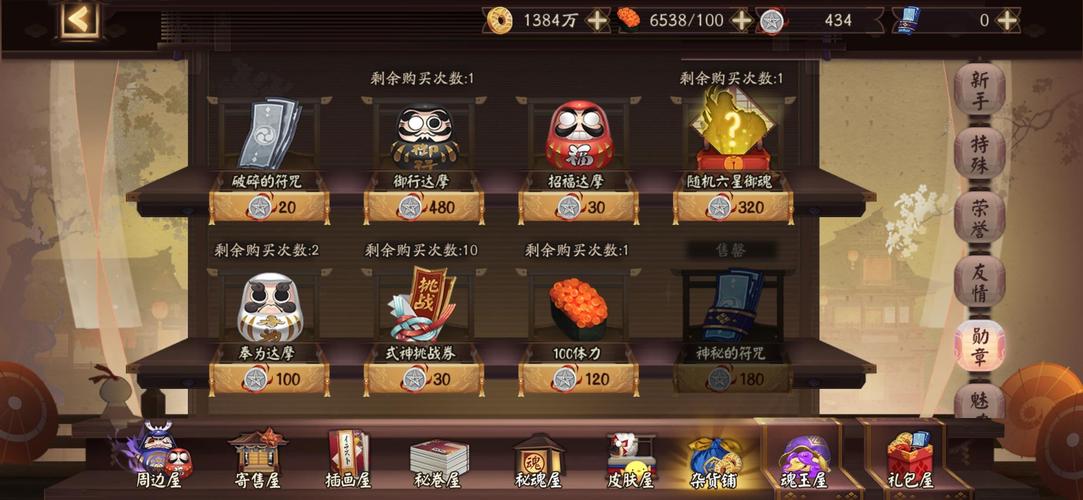Open the 礼包屋 shop
1083x500 pixels.
click(x=910, y=460)
